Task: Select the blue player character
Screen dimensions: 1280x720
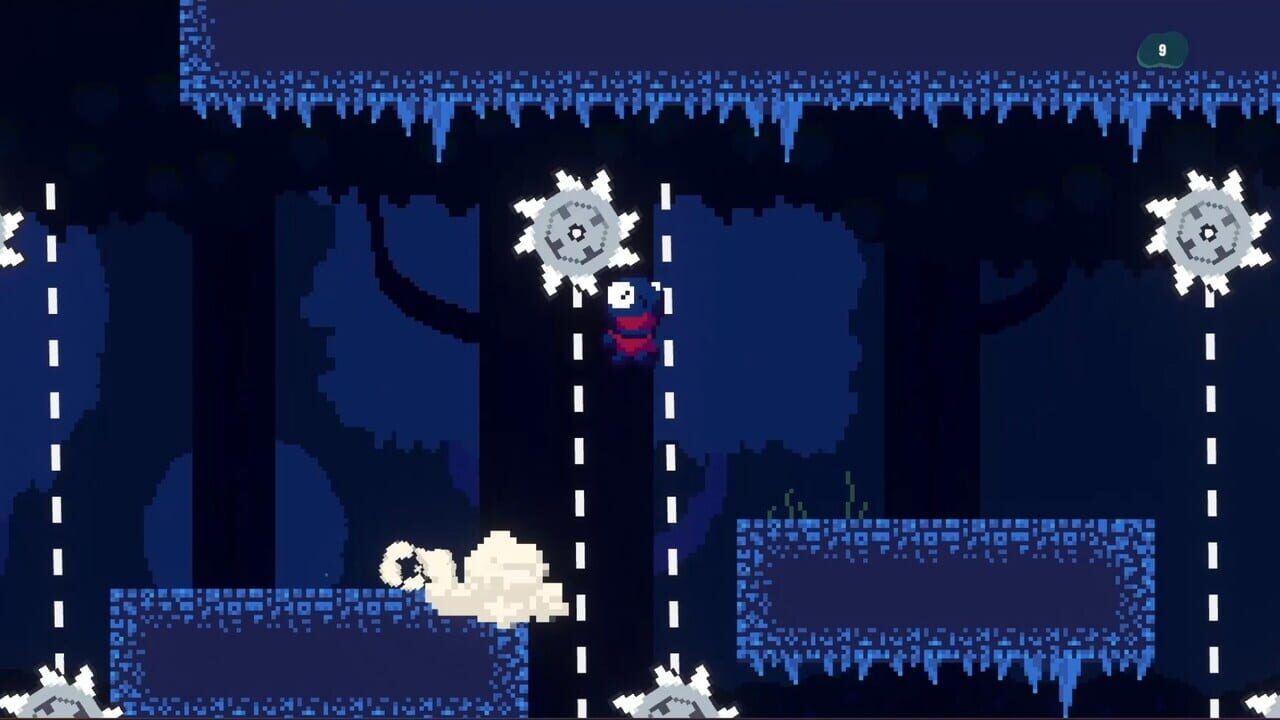Action: [x=632, y=320]
